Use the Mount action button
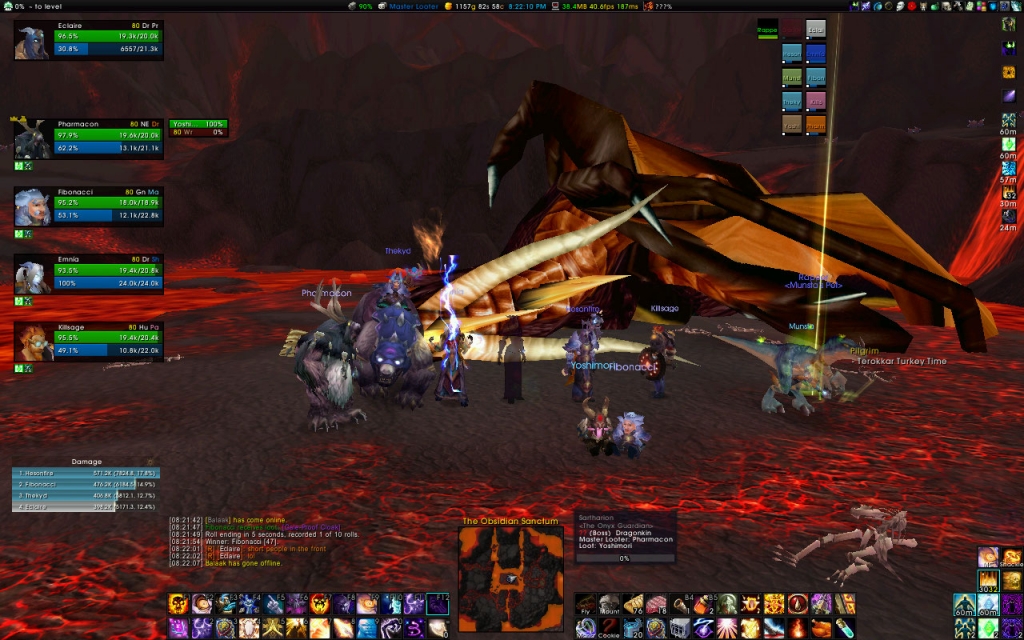This screenshot has height=640, width=1024. [x=610, y=604]
